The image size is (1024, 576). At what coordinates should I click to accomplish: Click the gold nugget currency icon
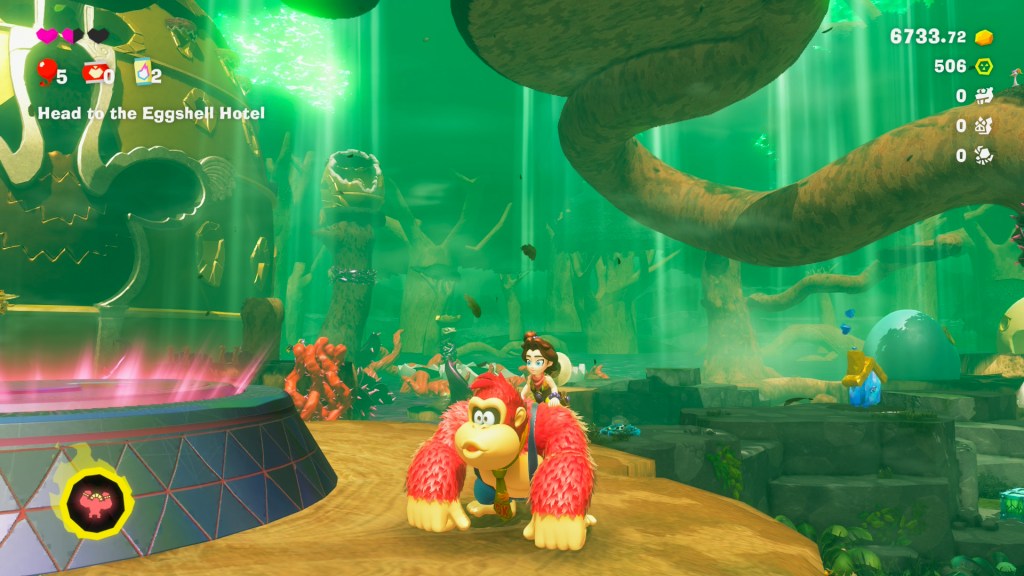click(984, 37)
